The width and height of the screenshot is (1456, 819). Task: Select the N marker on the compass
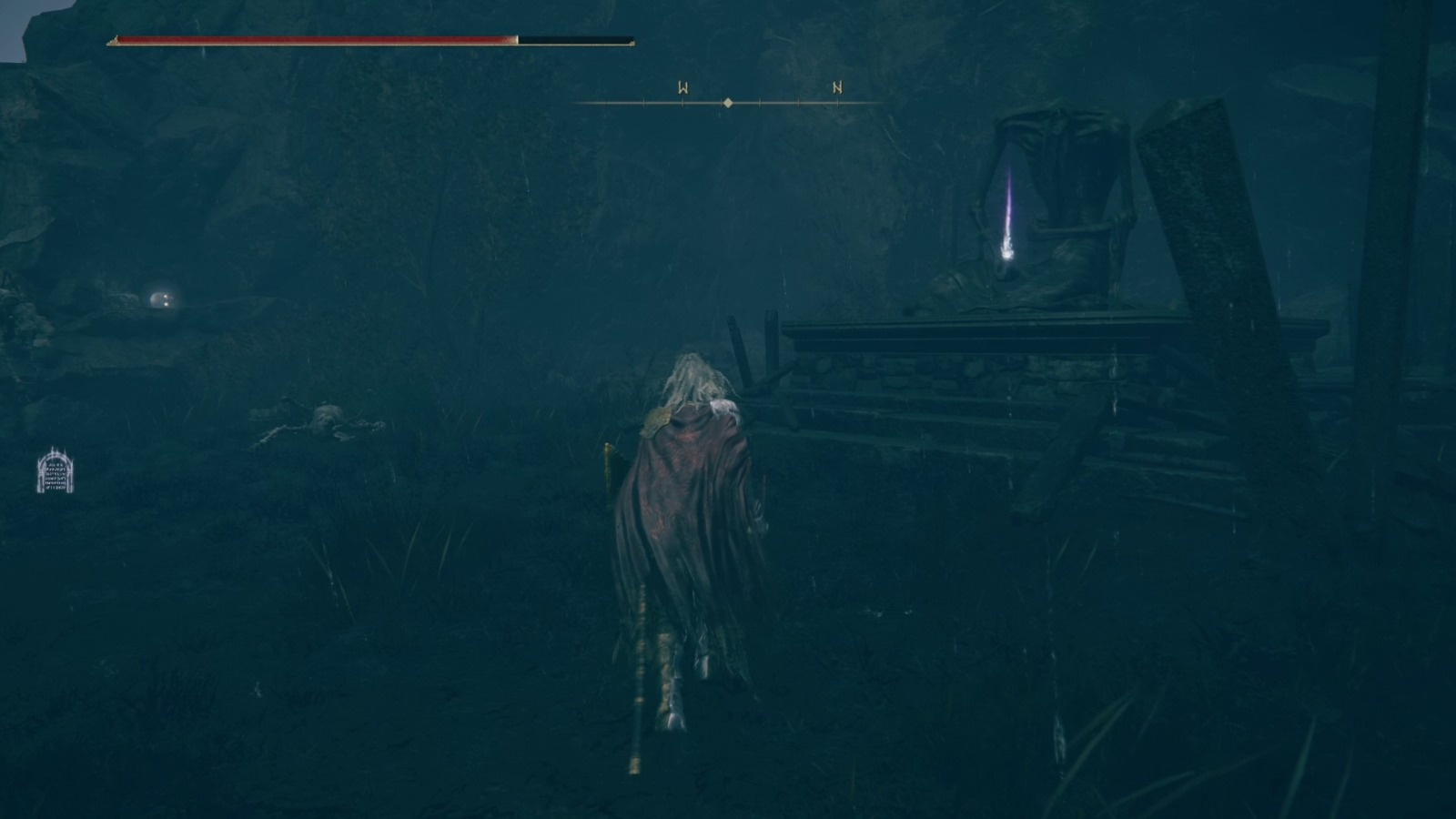[x=835, y=88]
